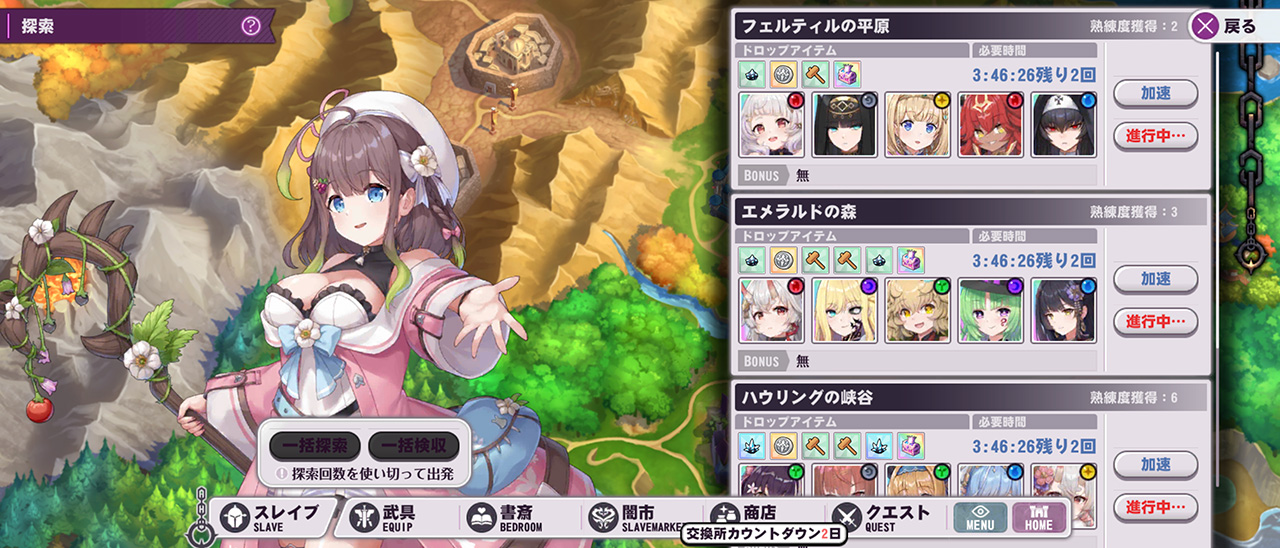The image size is (1280, 548).
Task: Accelerate the フェルティルの平原 exploration with 加速
Action: coord(1155,93)
